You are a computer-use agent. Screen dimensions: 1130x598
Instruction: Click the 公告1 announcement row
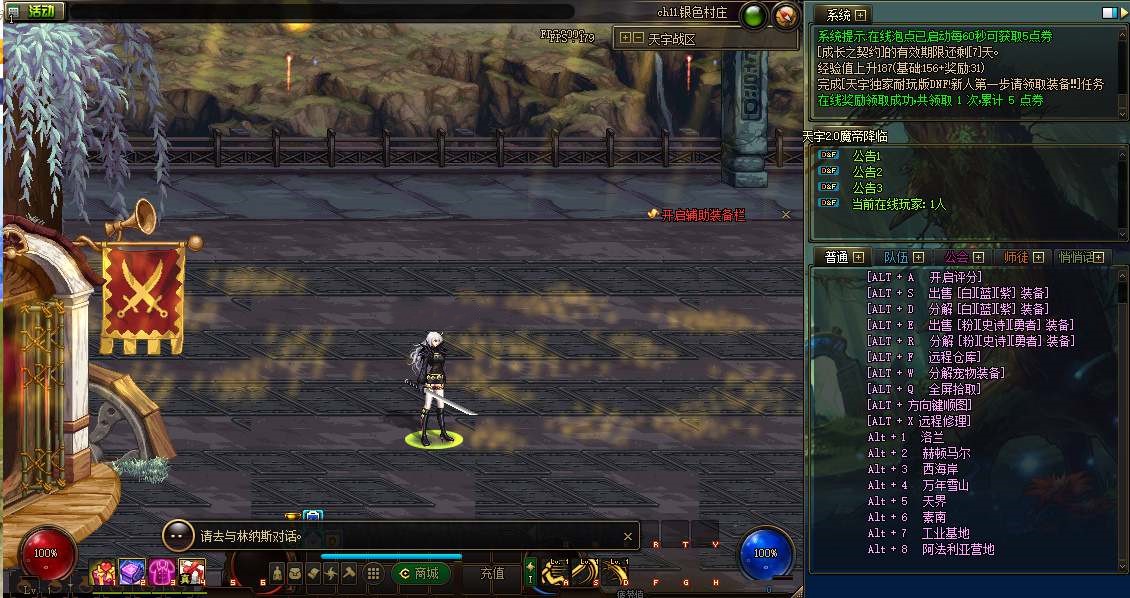(x=866, y=156)
